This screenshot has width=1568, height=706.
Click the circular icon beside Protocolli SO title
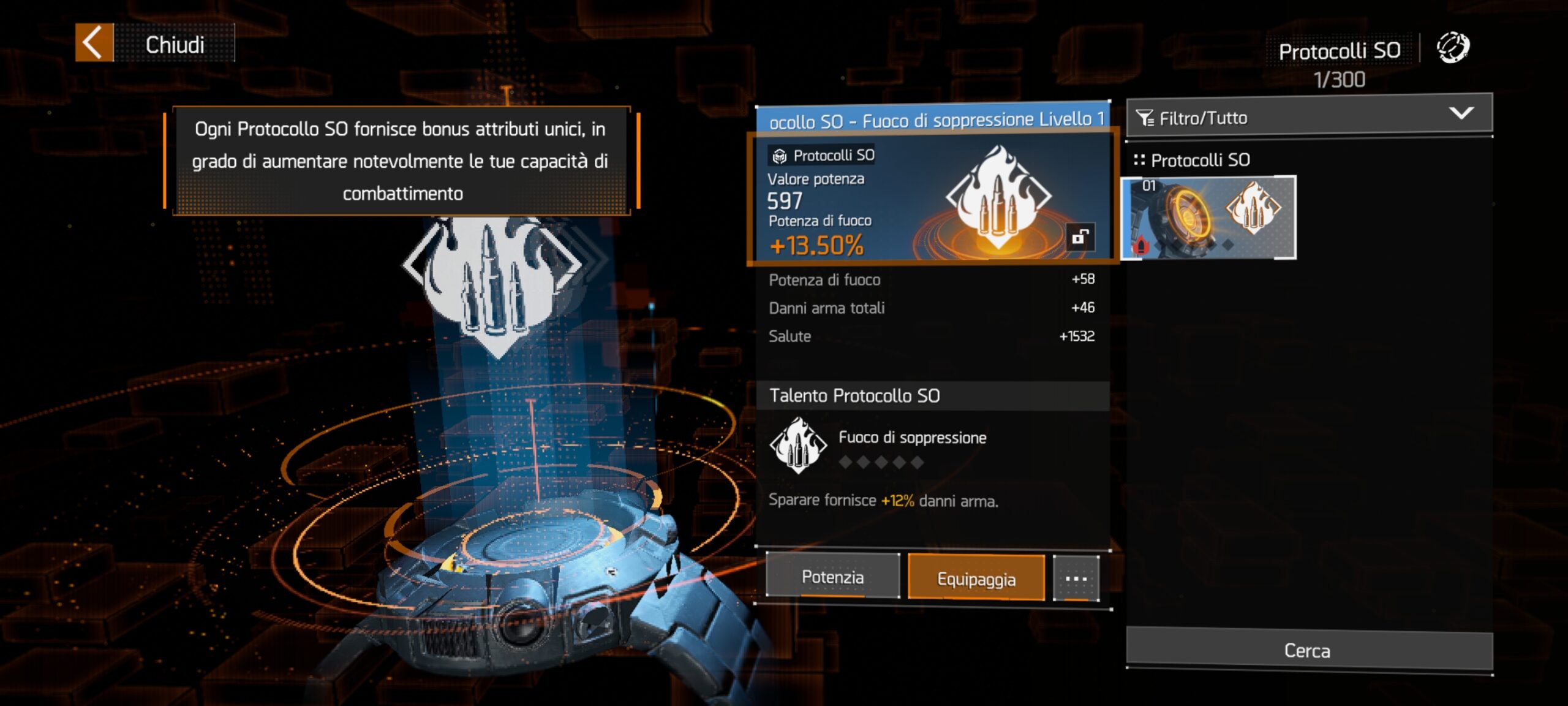point(1452,48)
